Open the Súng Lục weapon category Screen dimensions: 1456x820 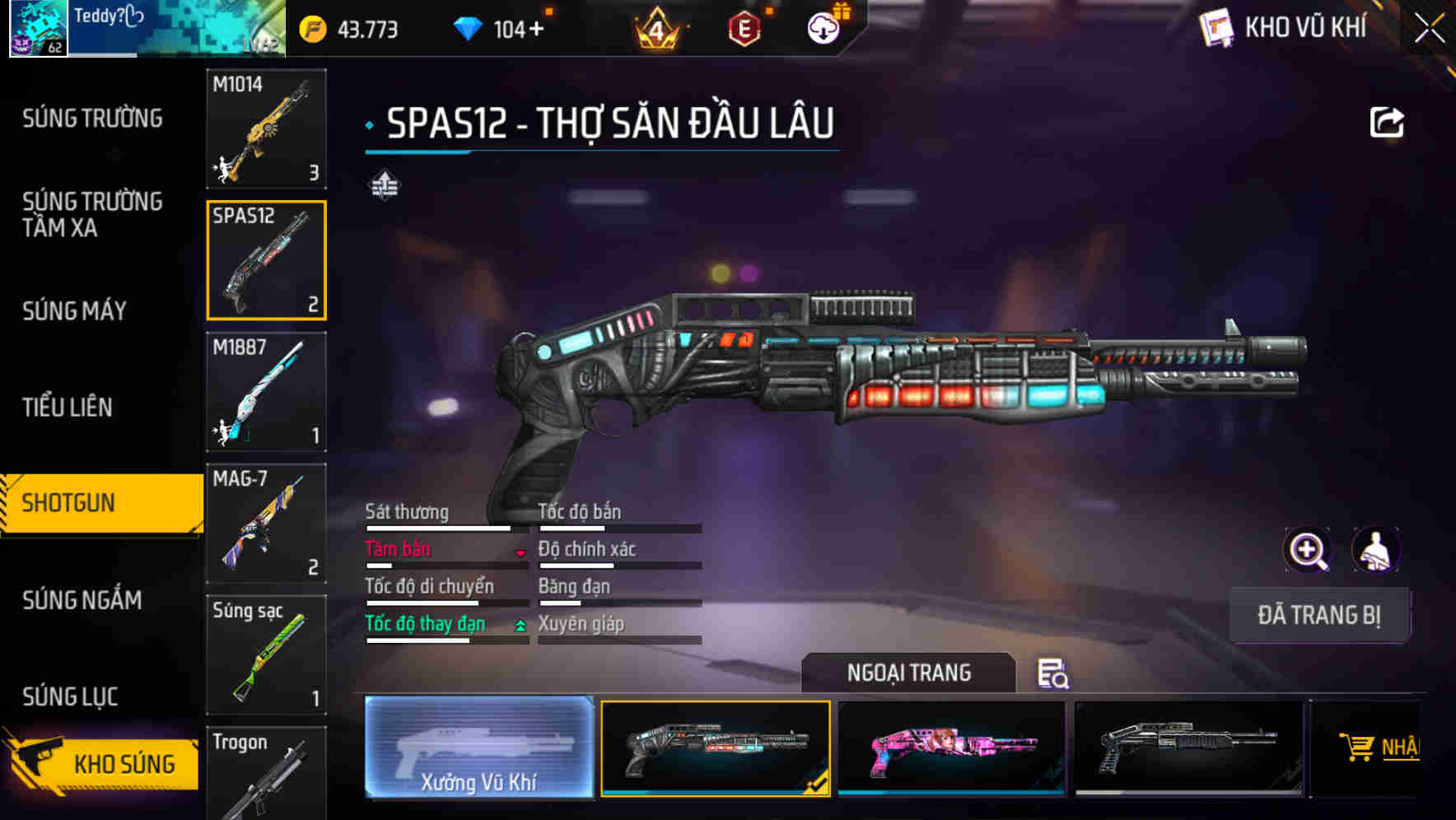[x=71, y=696]
